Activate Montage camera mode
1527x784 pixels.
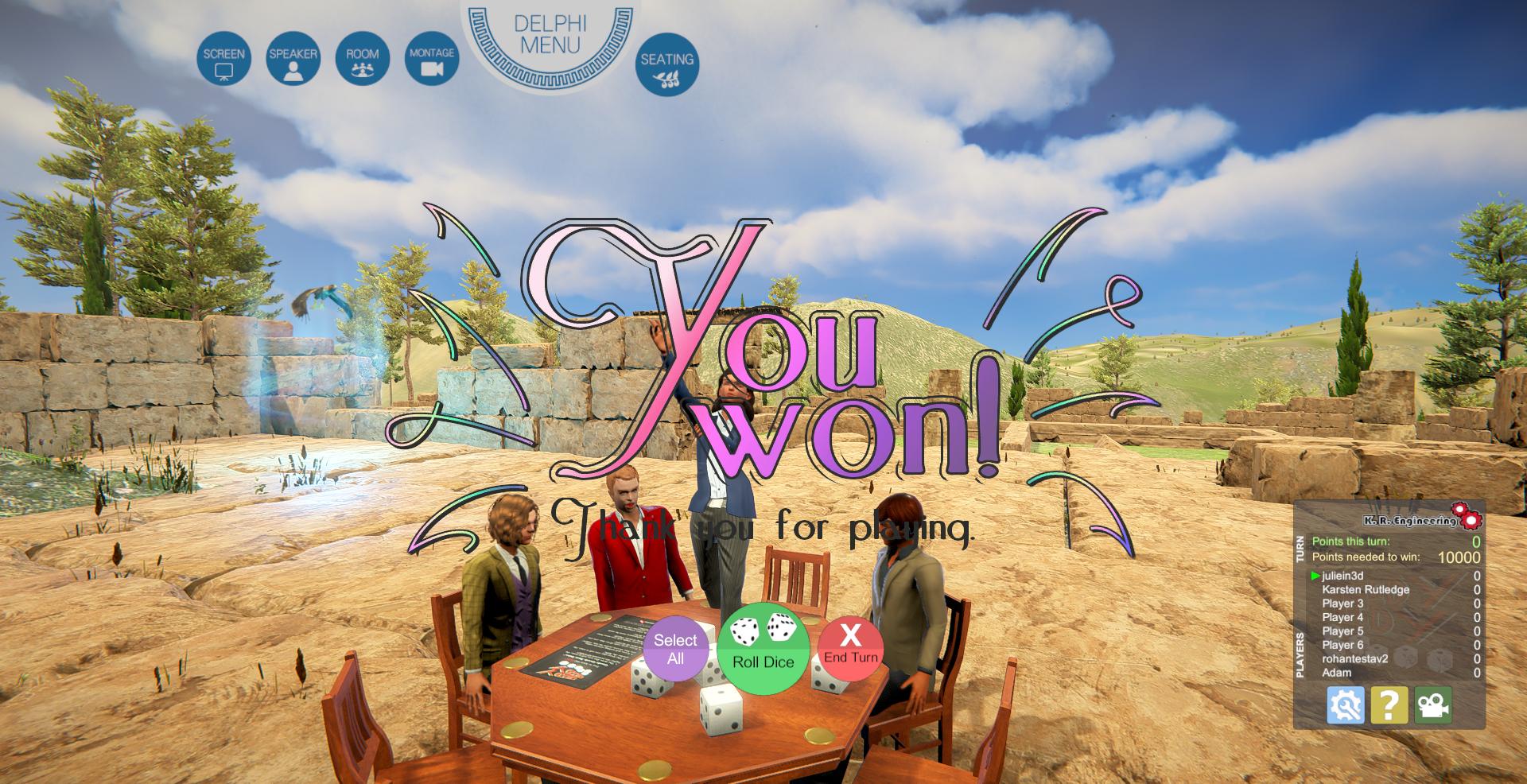point(432,59)
